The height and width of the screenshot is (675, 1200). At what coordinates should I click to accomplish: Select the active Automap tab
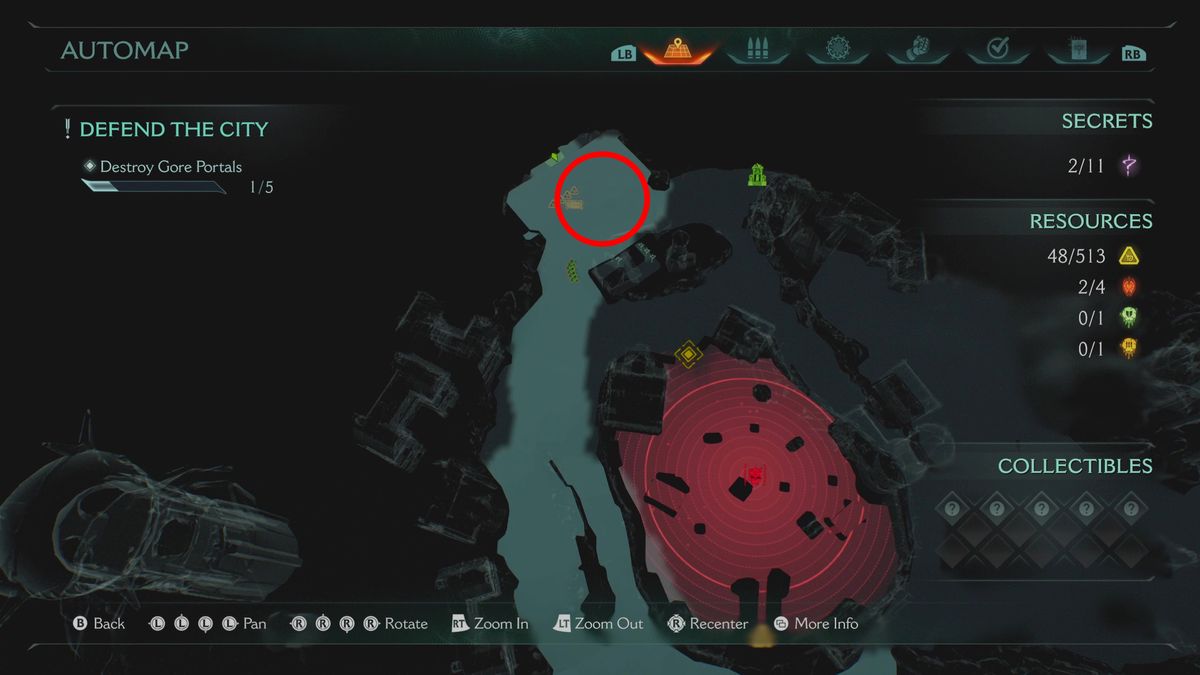(x=676, y=49)
